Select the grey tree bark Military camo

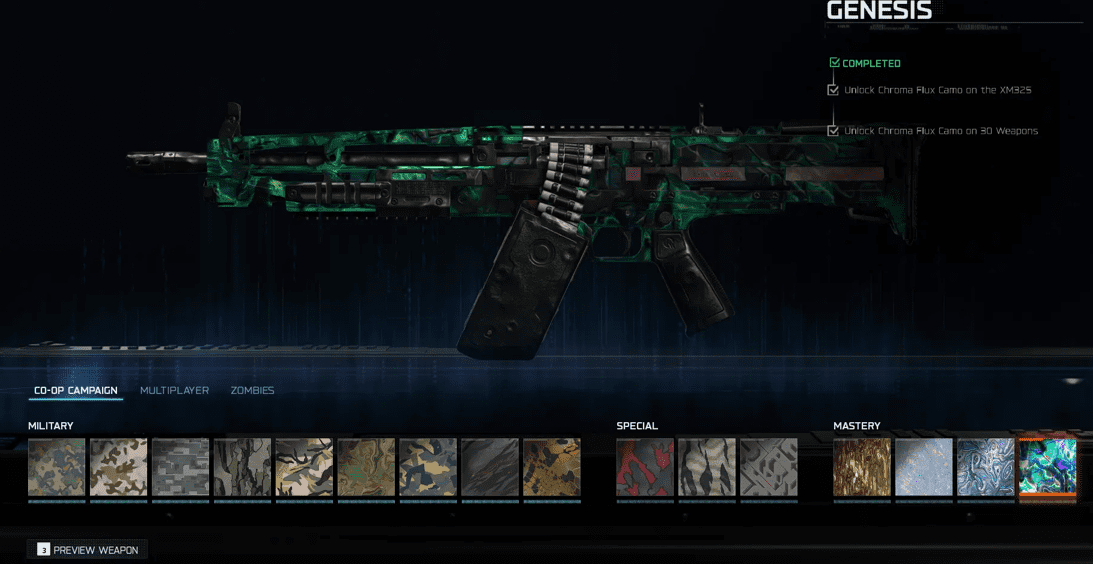pyautogui.click(x=242, y=467)
